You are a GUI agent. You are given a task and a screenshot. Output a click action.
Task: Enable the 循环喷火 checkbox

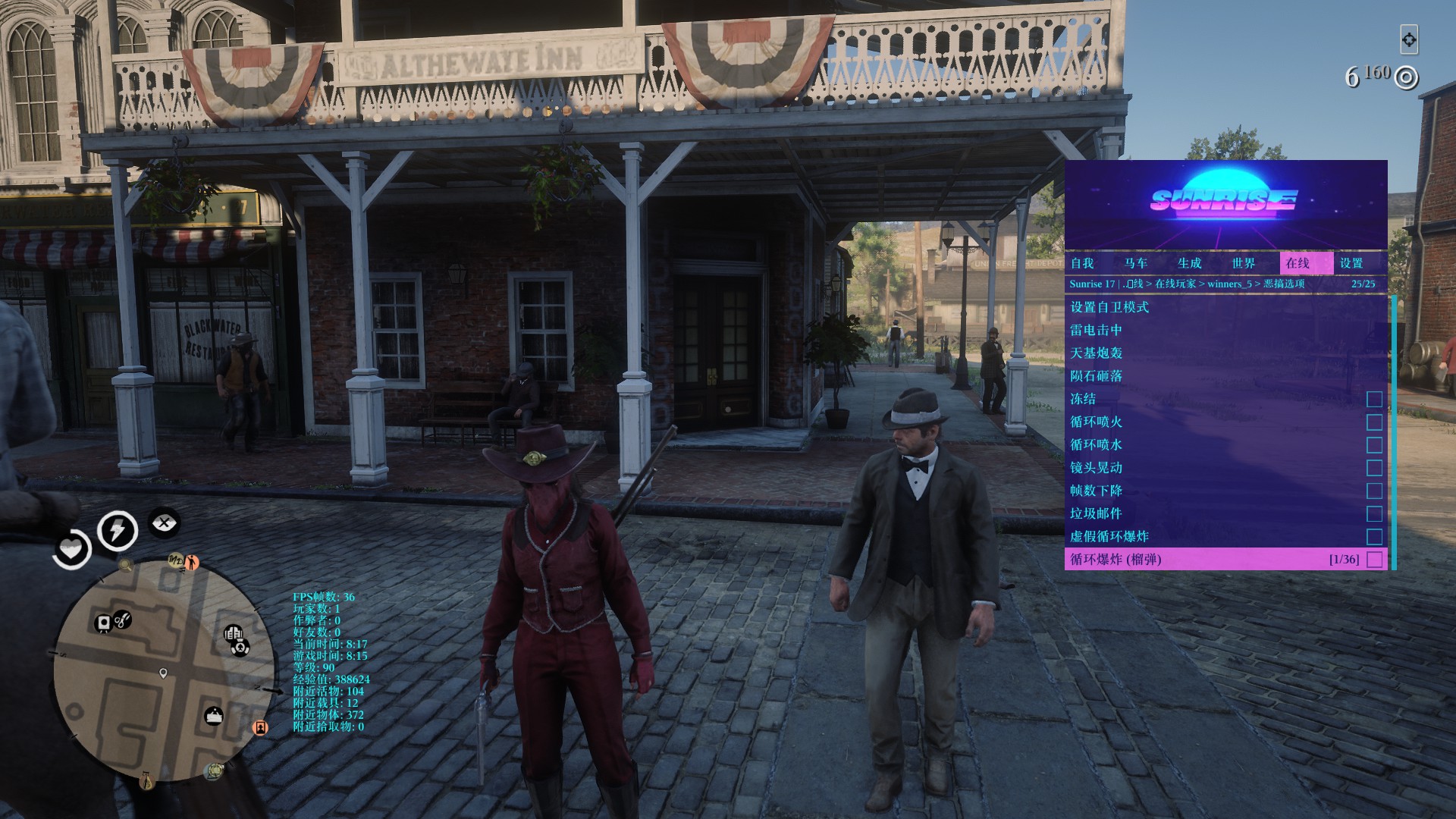1374,422
